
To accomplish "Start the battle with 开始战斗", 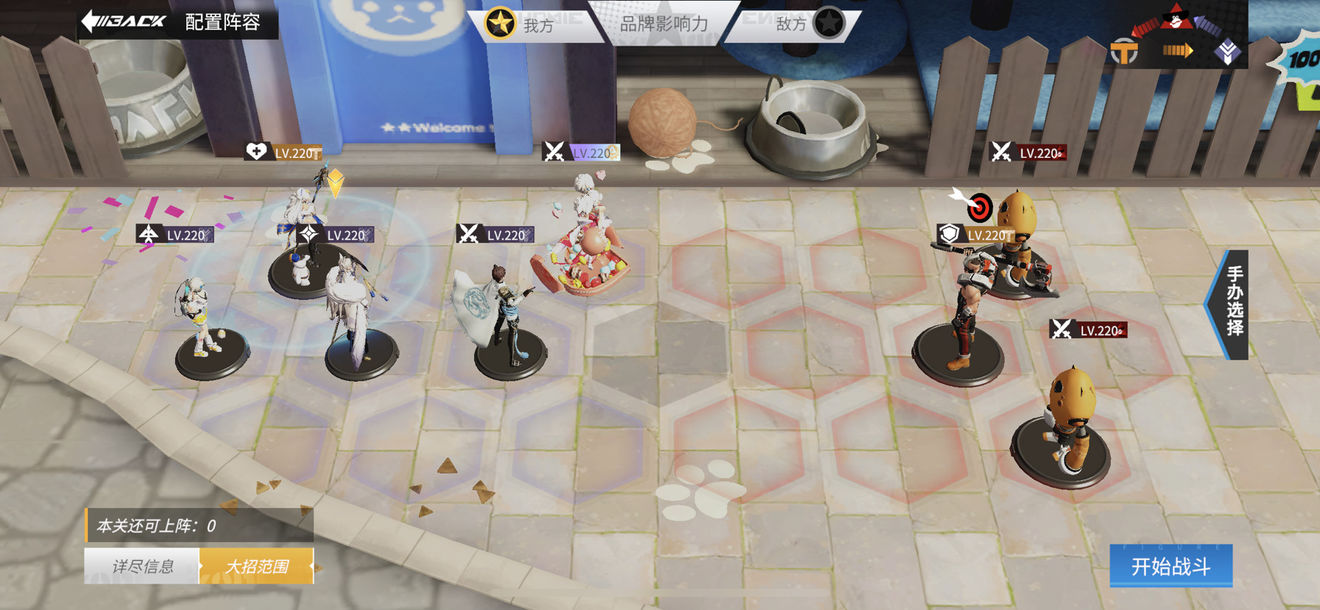I will click(1170, 567).
